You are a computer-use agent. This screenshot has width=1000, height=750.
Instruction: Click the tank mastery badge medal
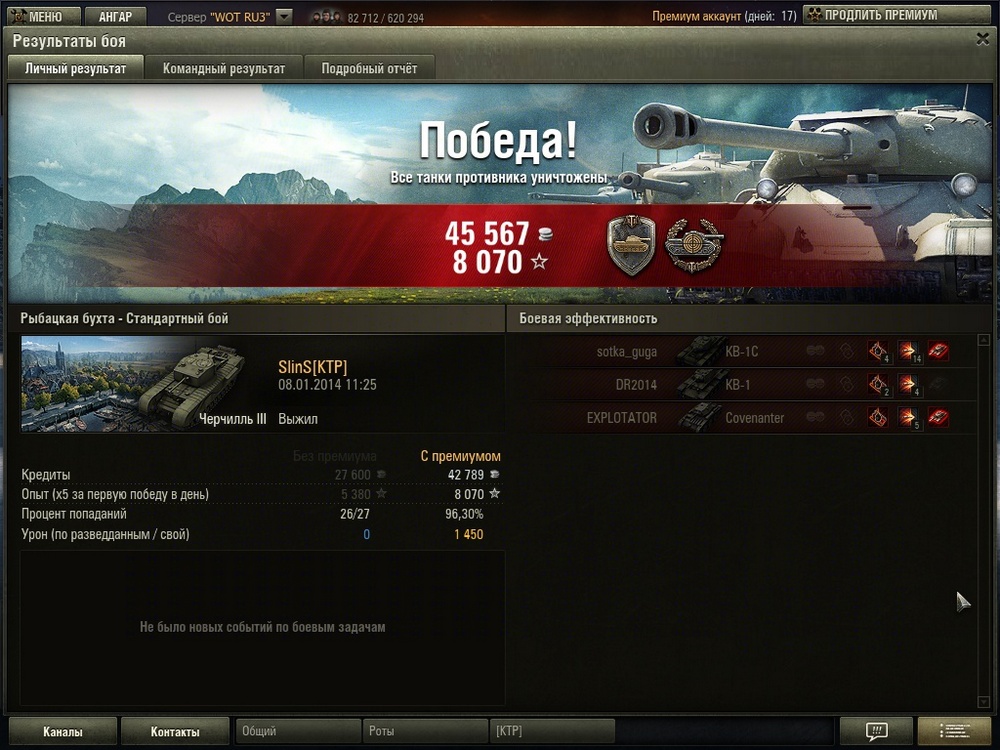[x=631, y=246]
